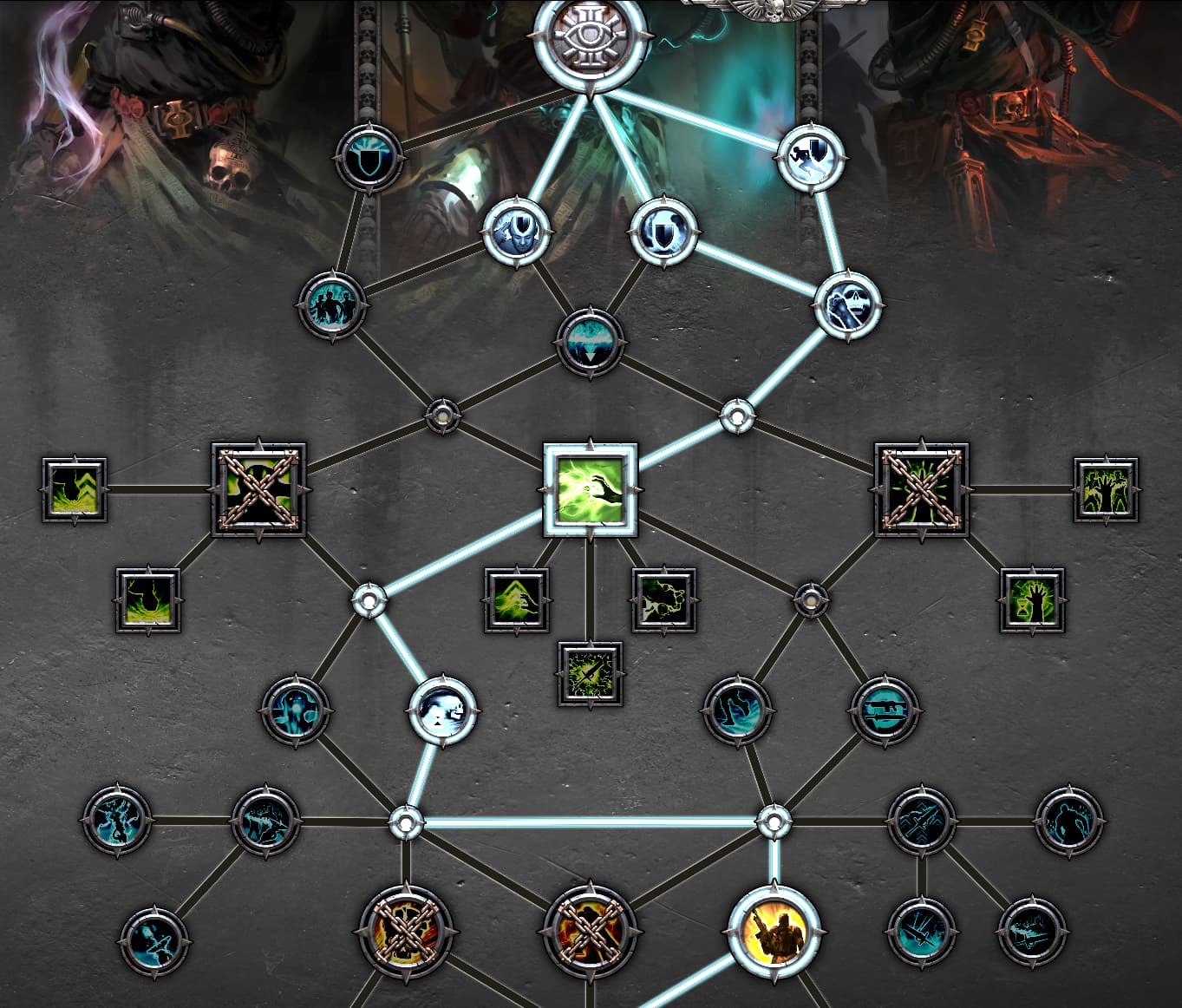Choose the central green lightning hand ability
Viewport: 1182px width, 1008px height.
(590, 490)
